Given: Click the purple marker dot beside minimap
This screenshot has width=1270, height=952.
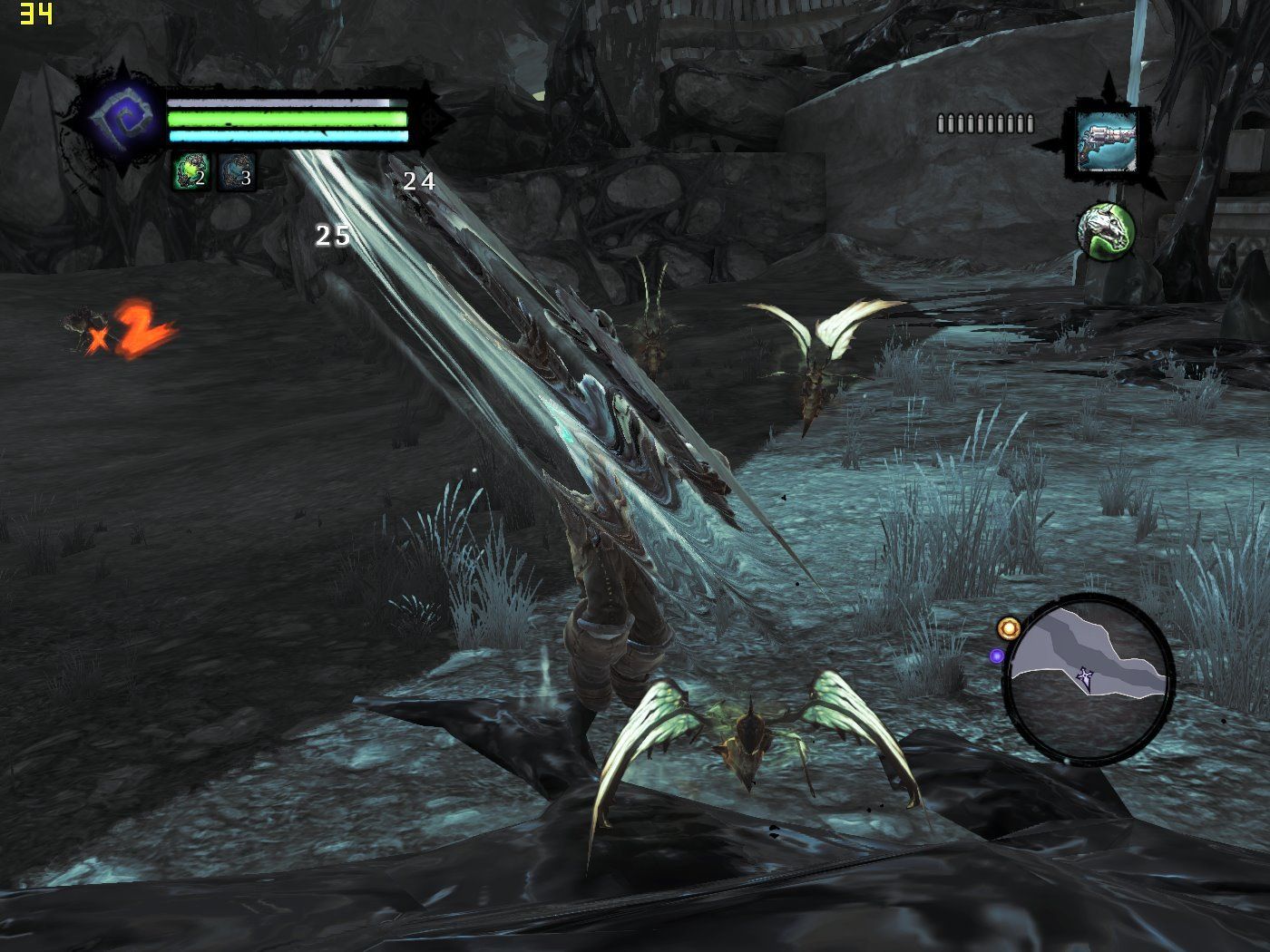Looking at the screenshot, I should coord(997,655).
